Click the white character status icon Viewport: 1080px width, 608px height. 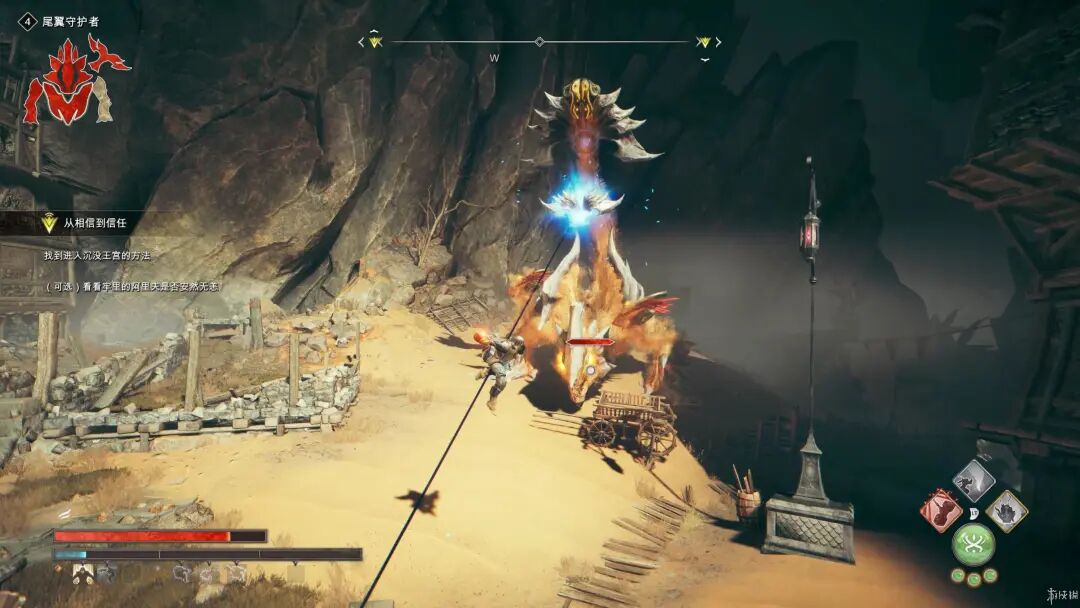[x=83, y=573]
